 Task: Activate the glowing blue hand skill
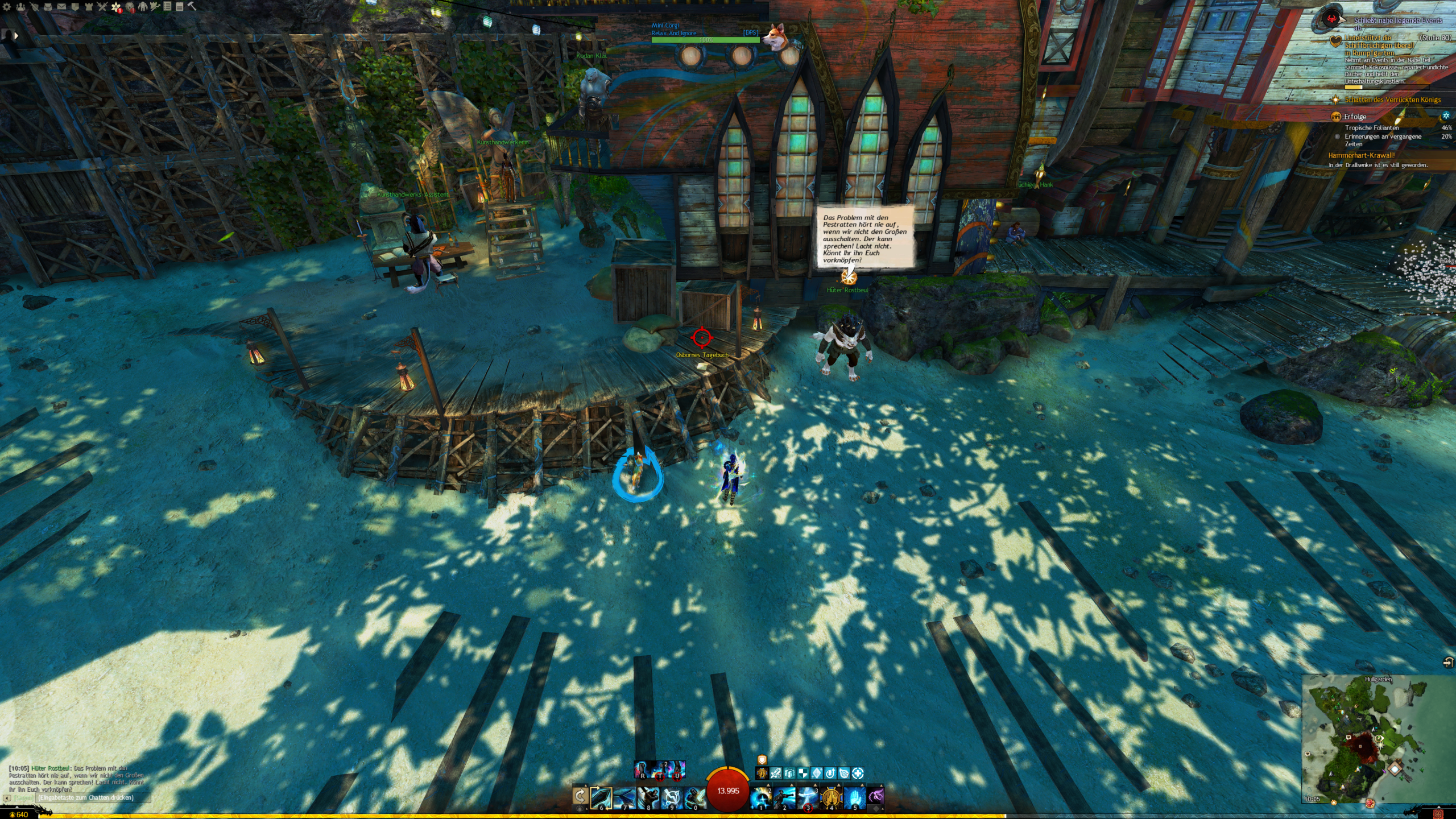(854, 797)
